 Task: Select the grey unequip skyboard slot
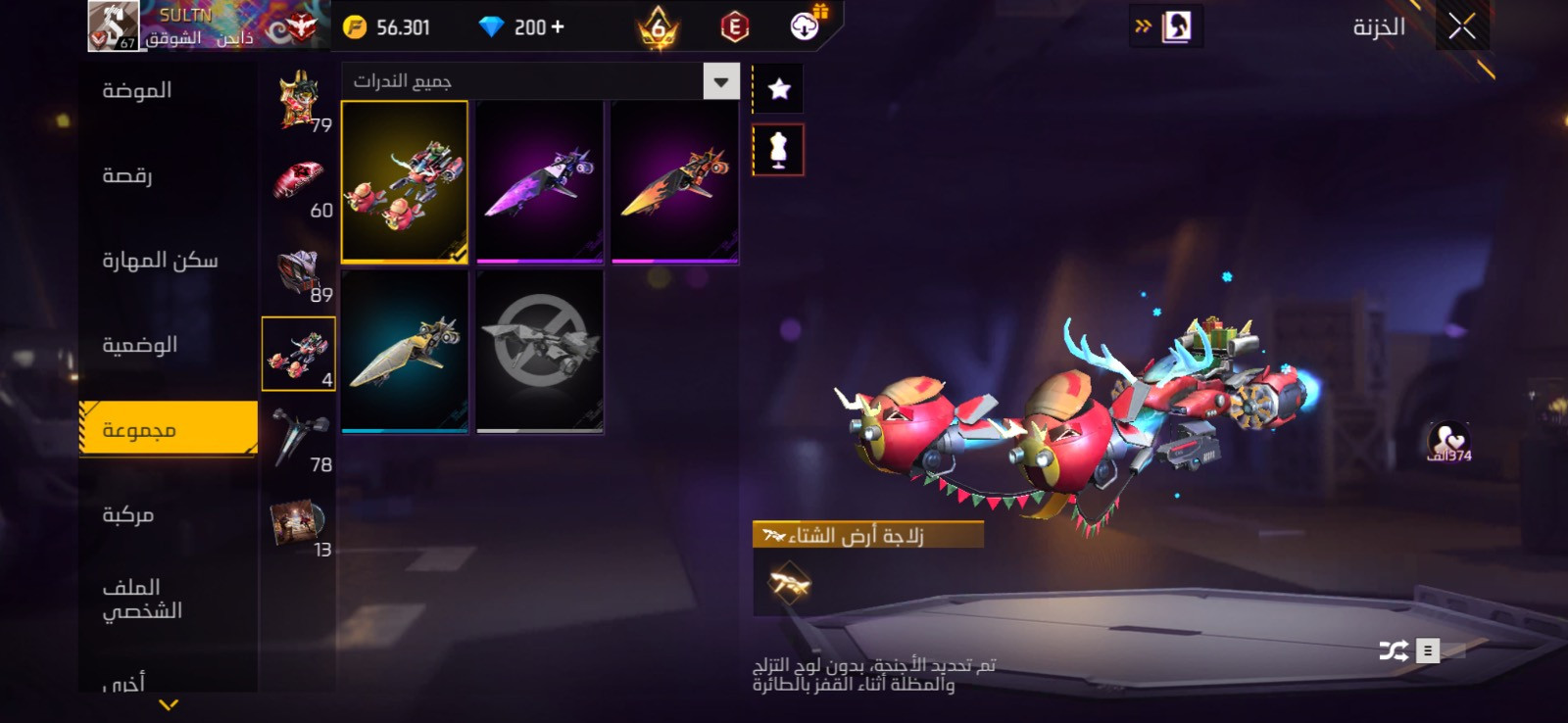tap(539, 351)
